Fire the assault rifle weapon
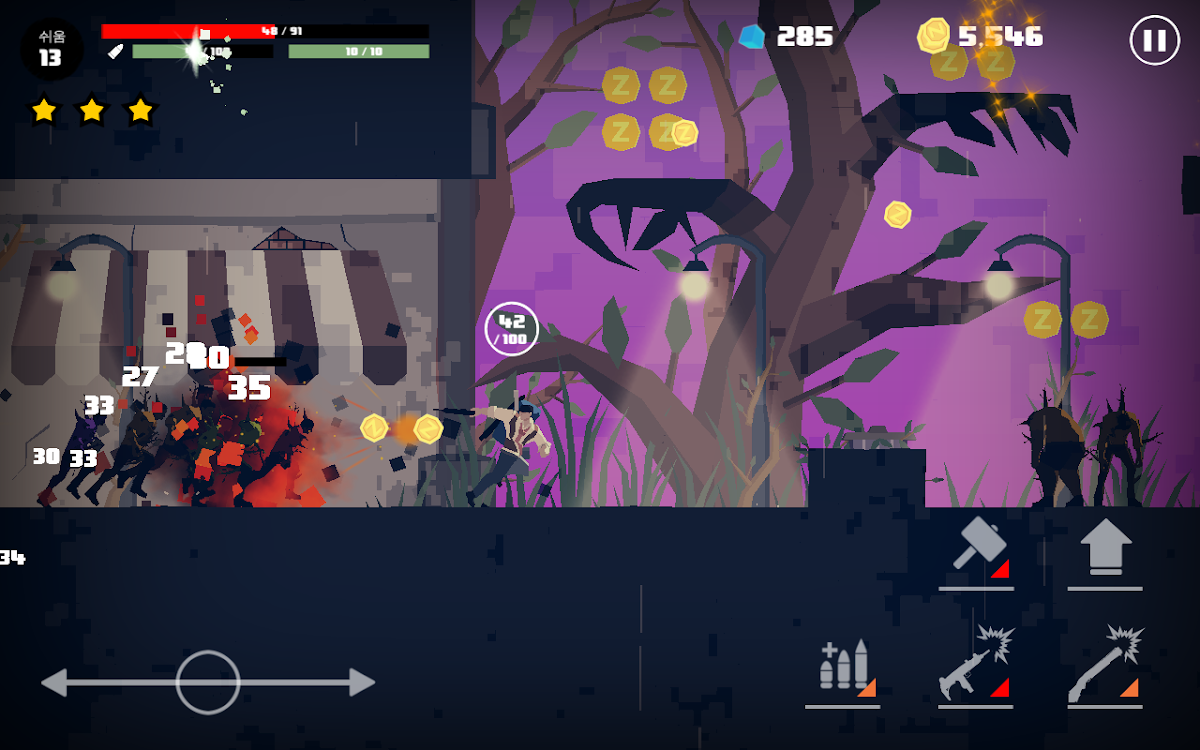Screen dimensions: 1200x750 point(975,665)
